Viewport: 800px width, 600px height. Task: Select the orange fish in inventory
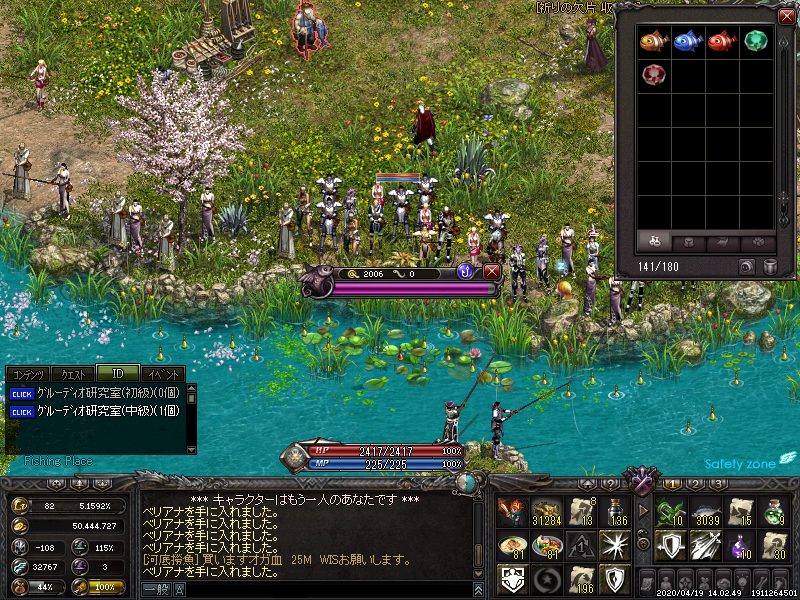[653, 41]
